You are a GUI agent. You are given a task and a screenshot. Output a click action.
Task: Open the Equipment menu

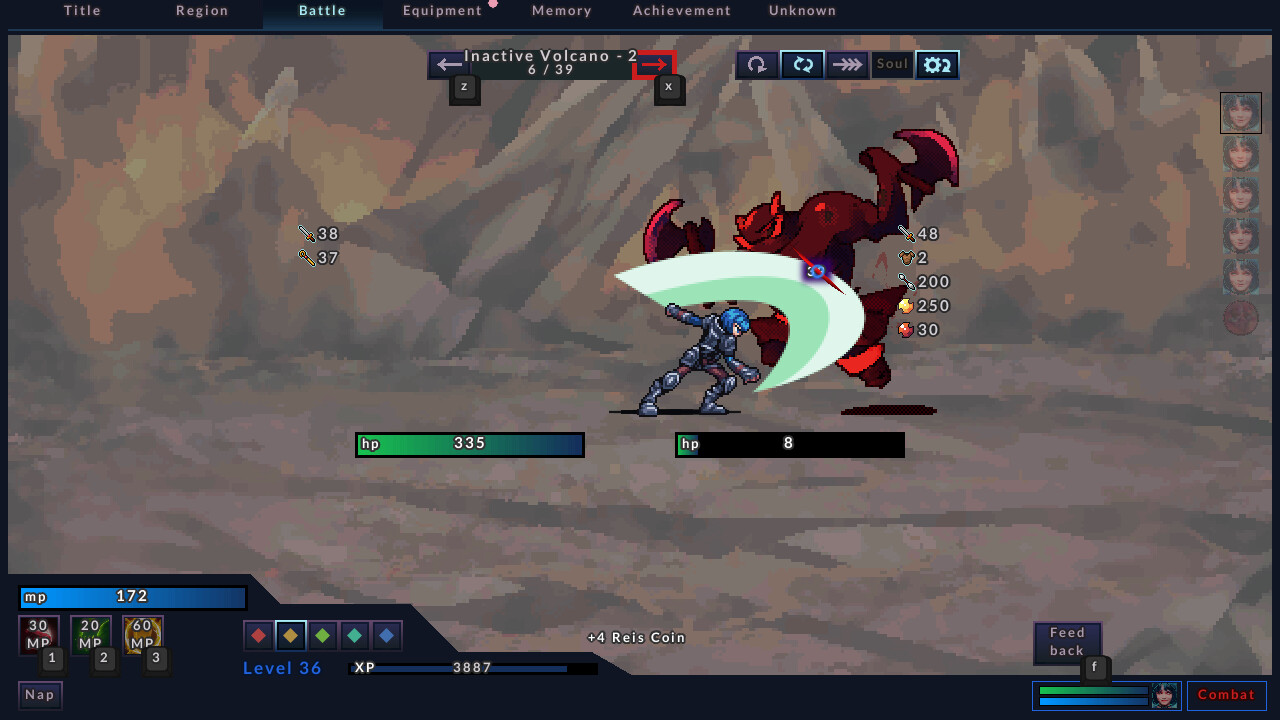(442, 11)
